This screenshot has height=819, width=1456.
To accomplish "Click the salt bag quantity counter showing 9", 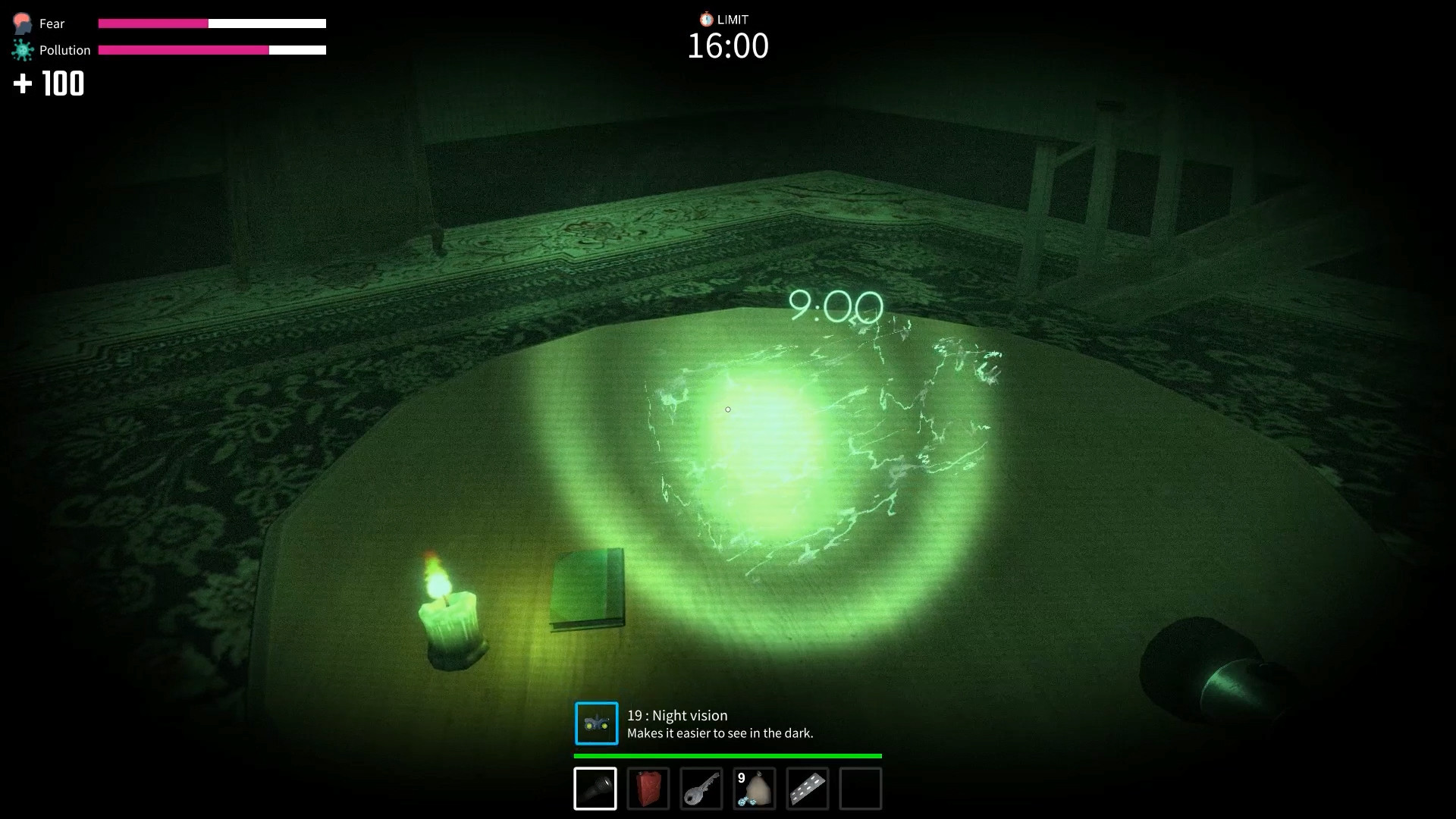I will click(x=741, y=778).
